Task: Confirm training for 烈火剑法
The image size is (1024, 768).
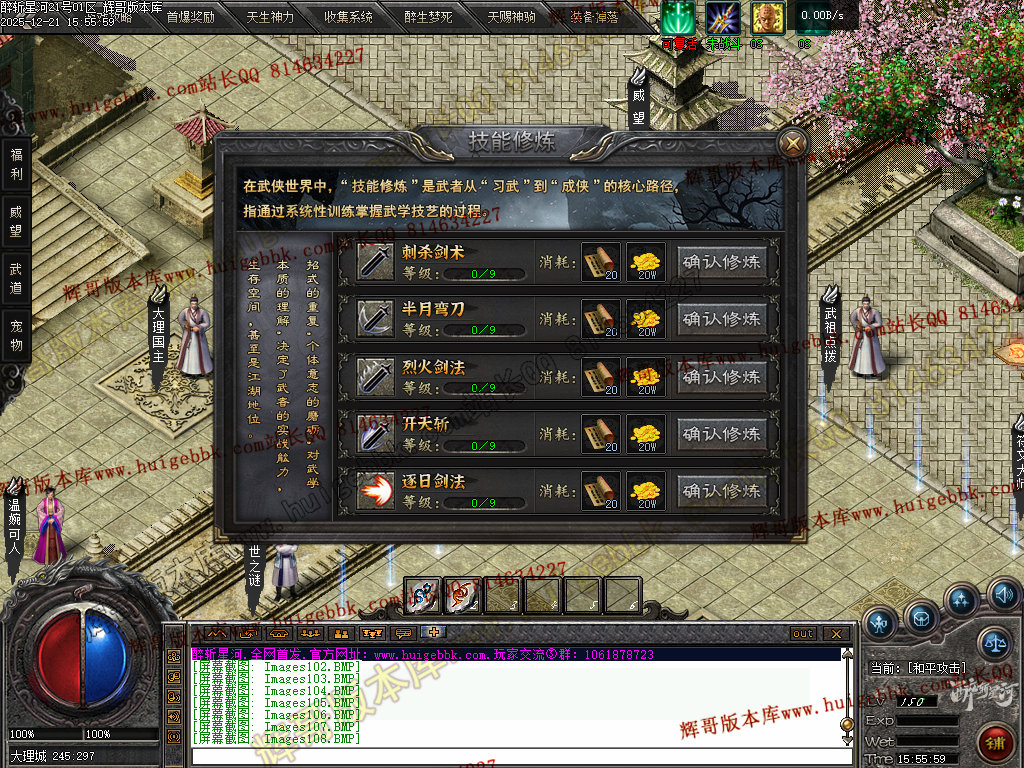Action: [722, 377]
